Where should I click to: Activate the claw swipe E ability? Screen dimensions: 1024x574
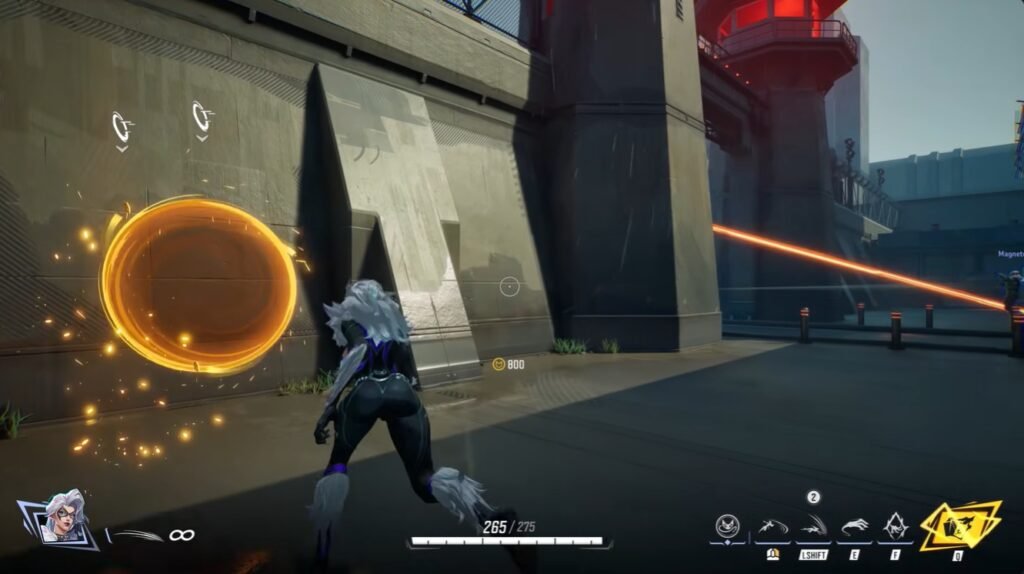854,526
